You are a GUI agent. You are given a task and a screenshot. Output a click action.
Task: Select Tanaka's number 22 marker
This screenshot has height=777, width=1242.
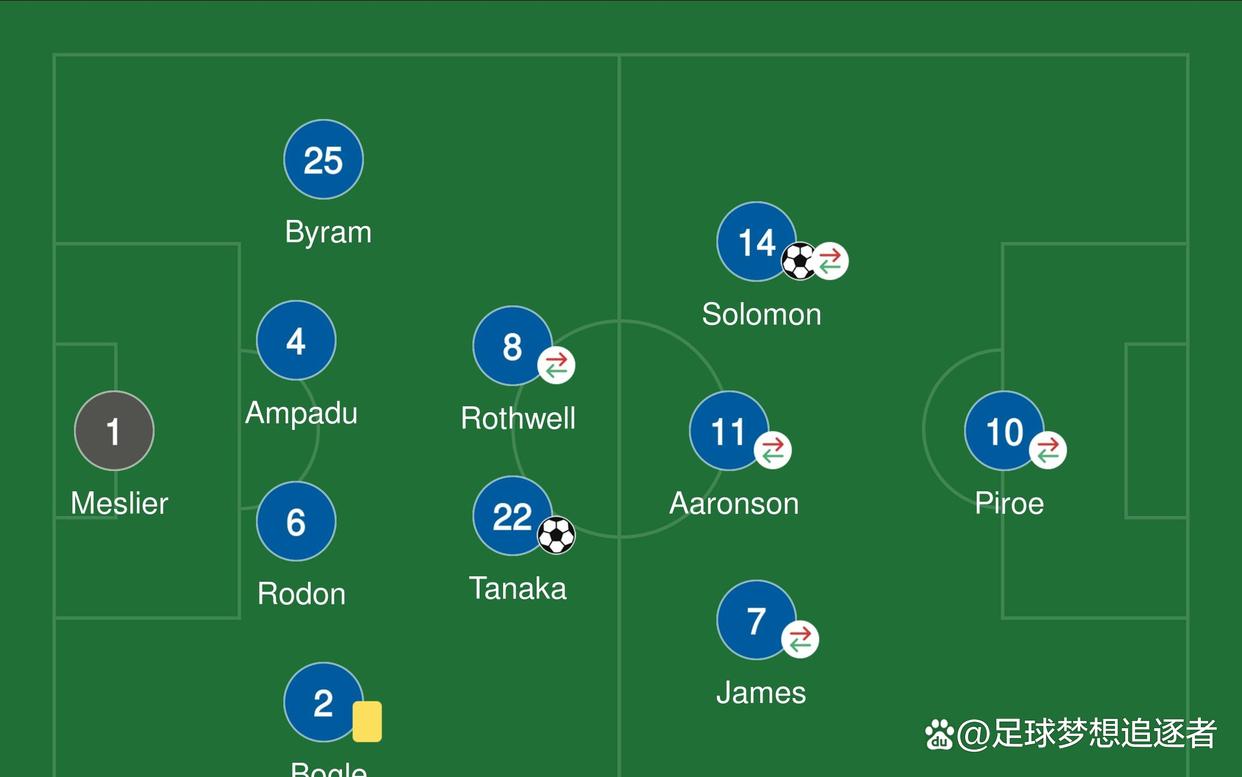point(511,516)
